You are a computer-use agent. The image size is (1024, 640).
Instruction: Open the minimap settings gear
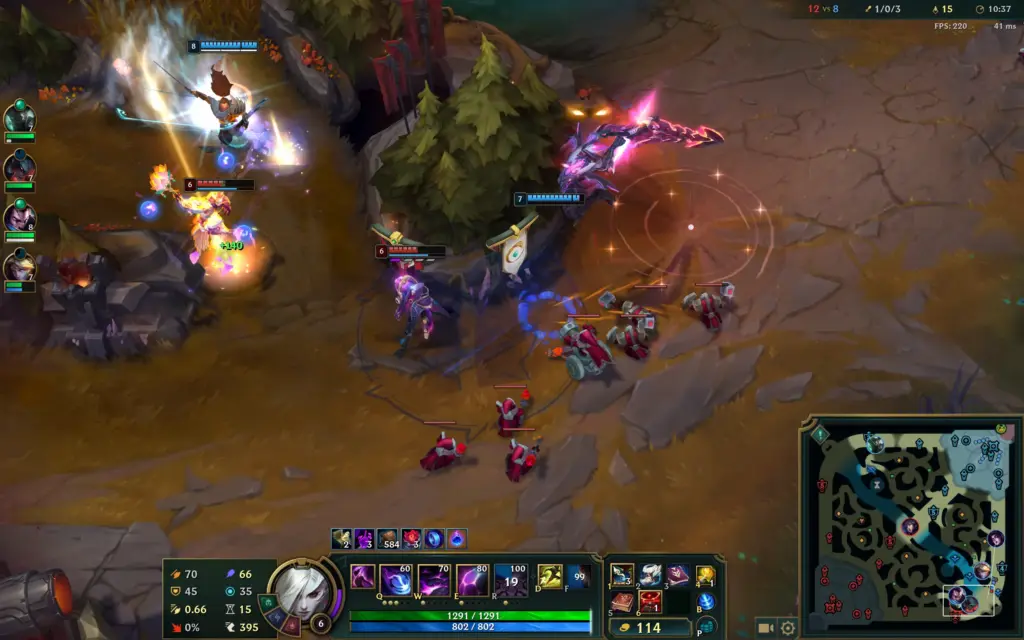click(x=788, y=628)
